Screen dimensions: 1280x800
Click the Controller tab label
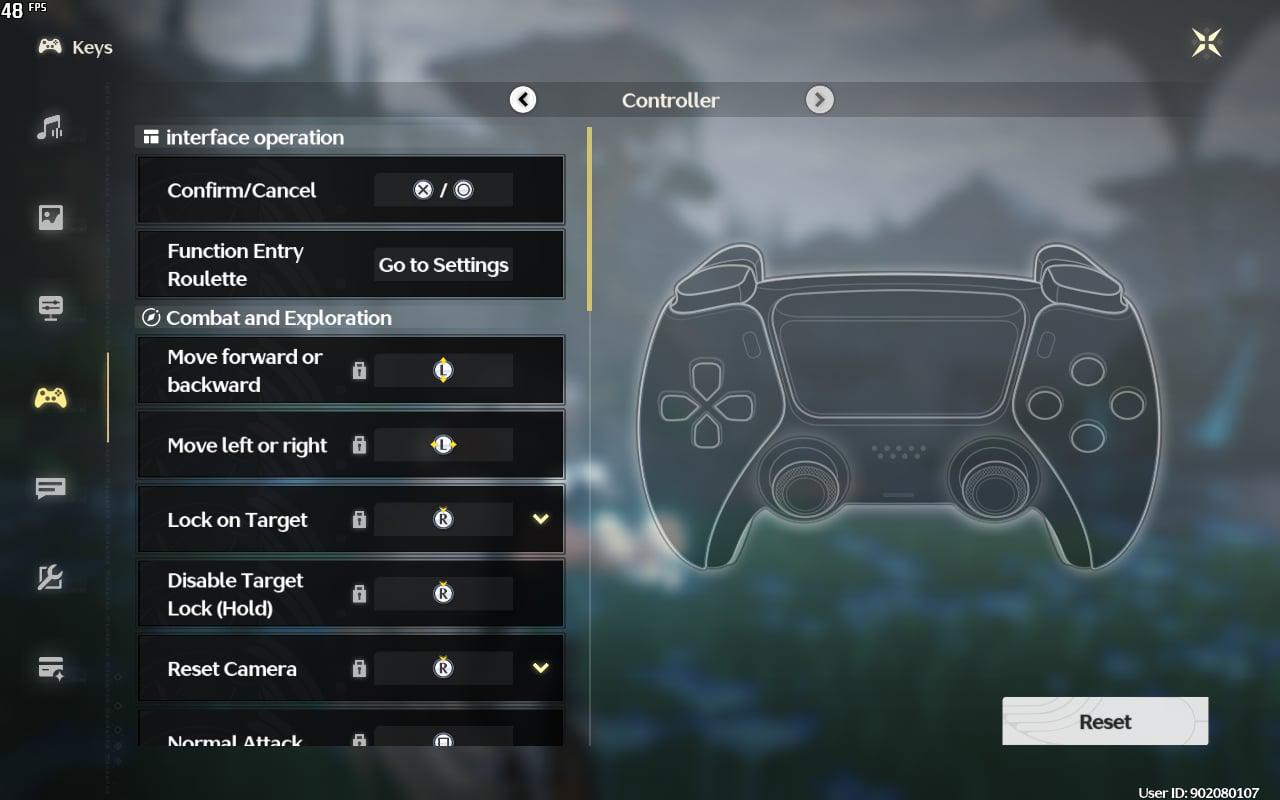670,100
